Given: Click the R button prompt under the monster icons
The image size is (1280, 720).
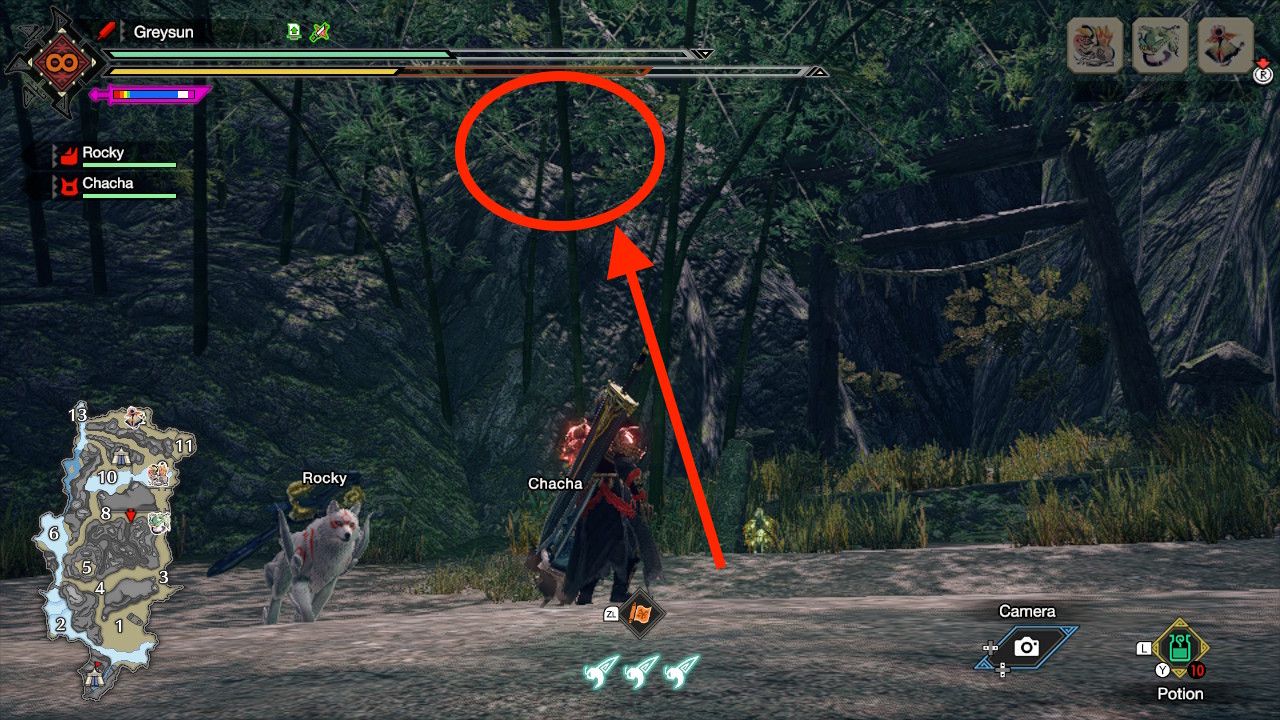Looking at the screenshot, I should coord(1263,74).
